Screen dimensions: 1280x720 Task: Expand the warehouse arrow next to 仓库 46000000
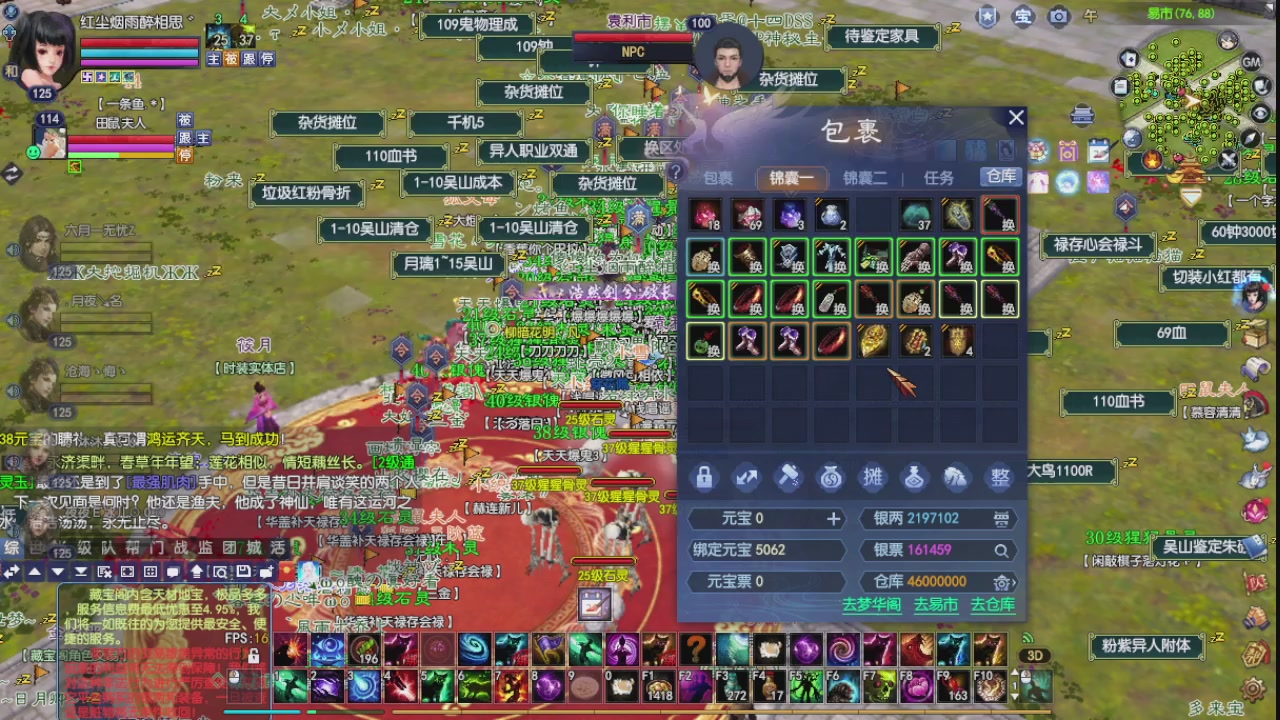tap(1013, 582)
